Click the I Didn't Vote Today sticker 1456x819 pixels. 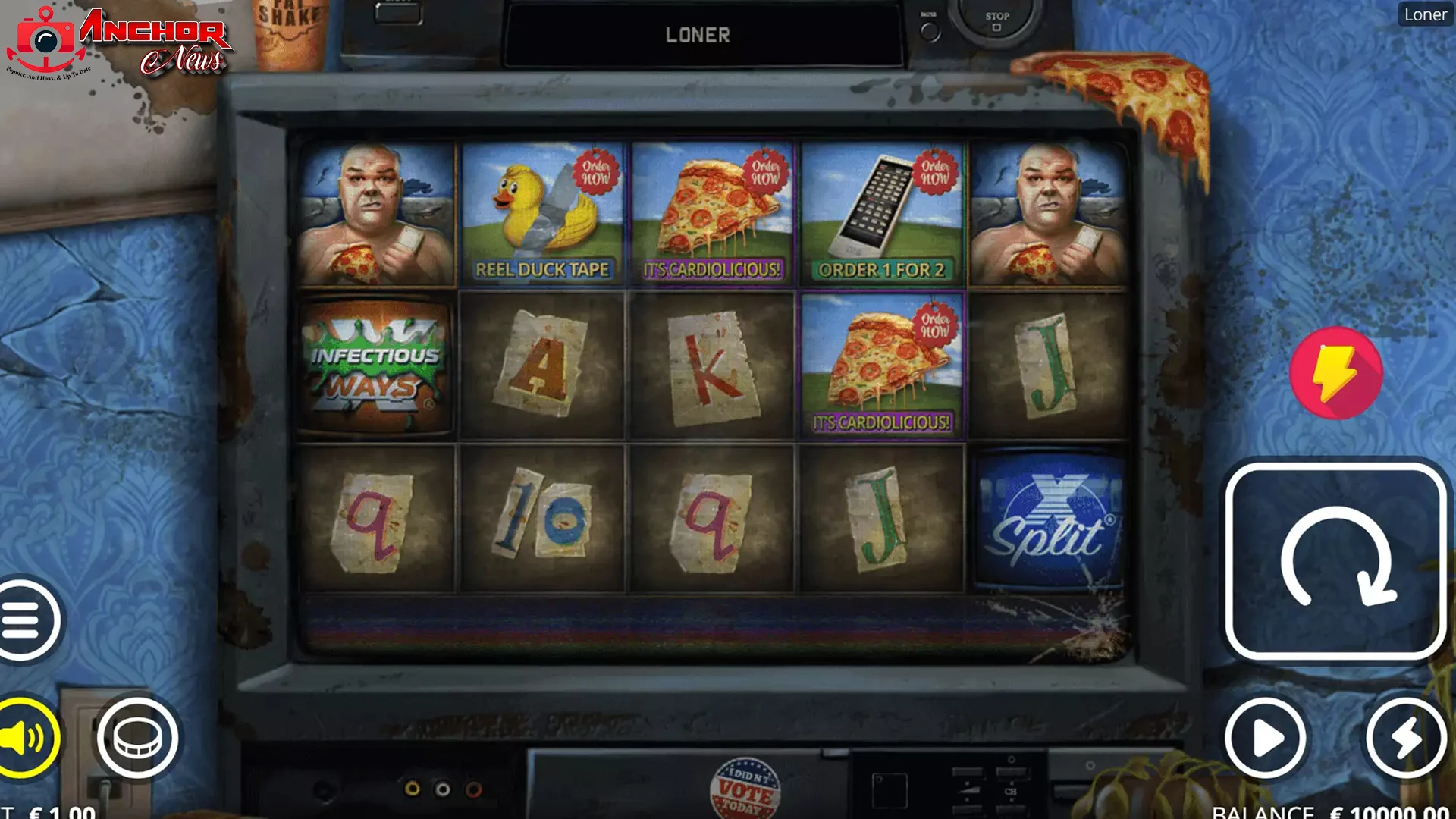[x=747, y=785]
